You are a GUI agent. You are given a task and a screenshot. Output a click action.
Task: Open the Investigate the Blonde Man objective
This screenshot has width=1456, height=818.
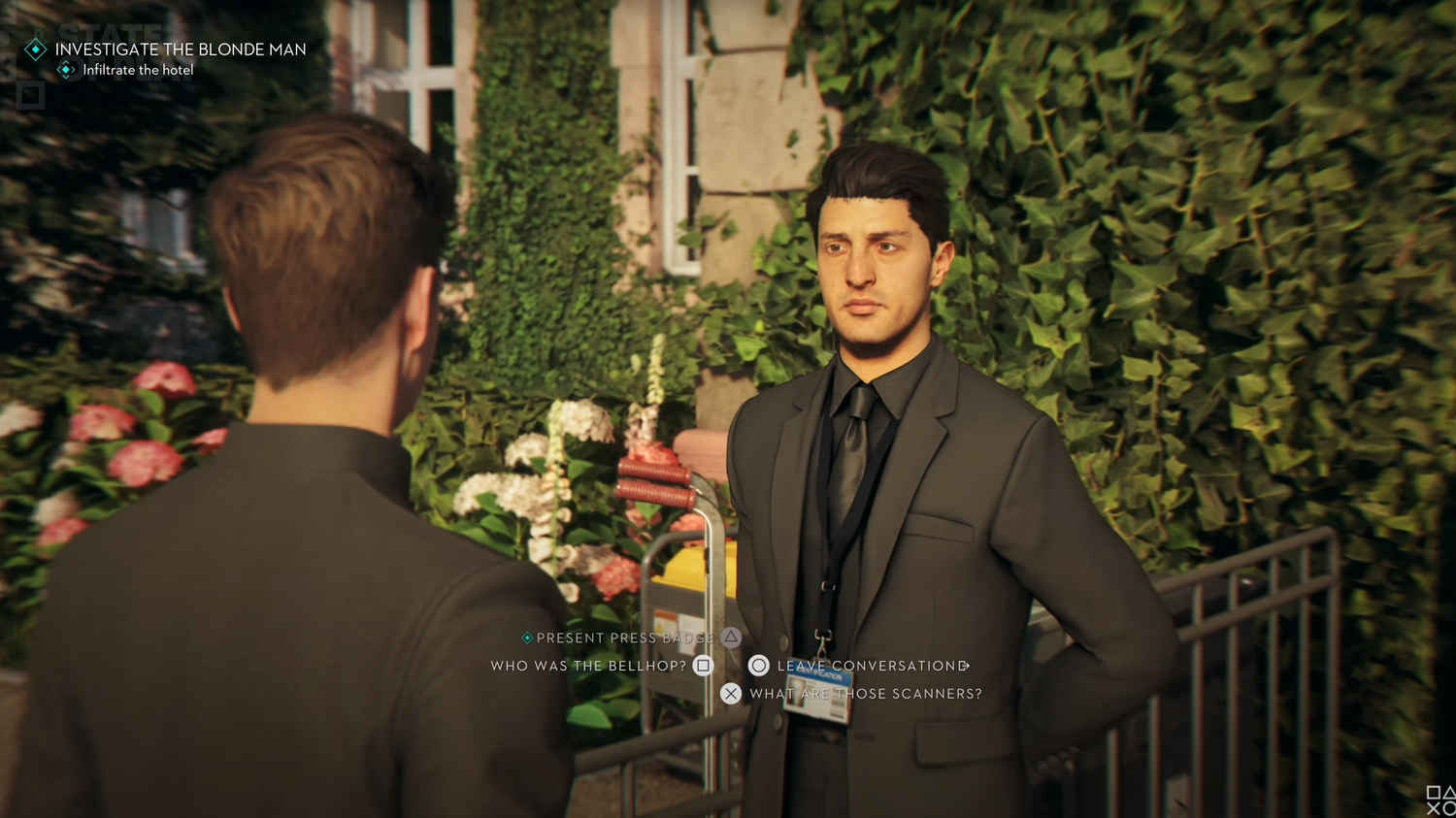pyautogui.click(x=180, y=49)
